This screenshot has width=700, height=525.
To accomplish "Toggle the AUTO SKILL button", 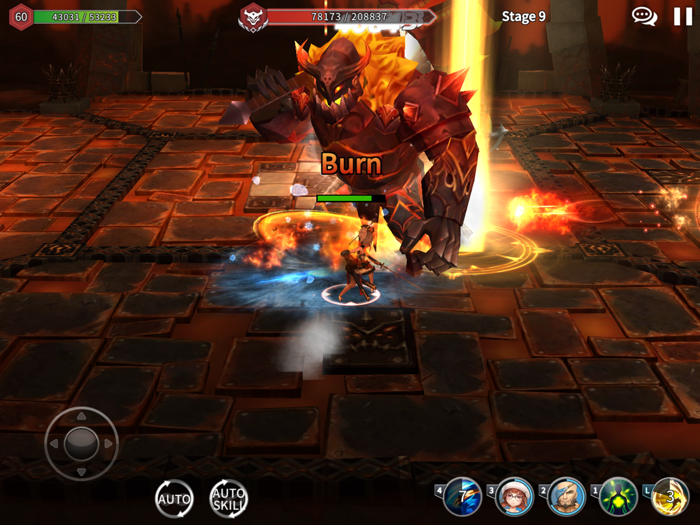I will point(228,498).
